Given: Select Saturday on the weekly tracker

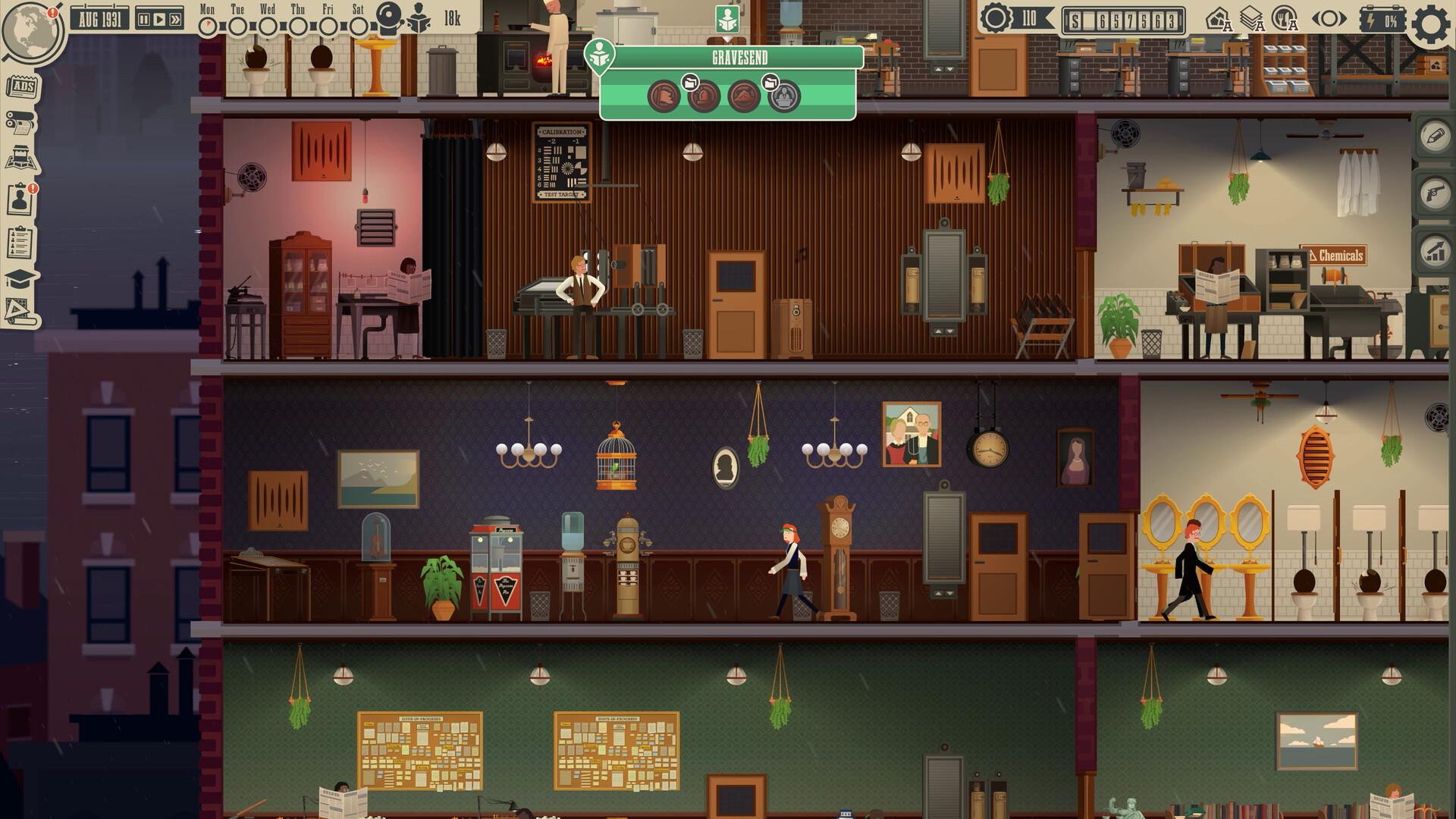Looking at the screenshot, I should (x=359, y=26).
